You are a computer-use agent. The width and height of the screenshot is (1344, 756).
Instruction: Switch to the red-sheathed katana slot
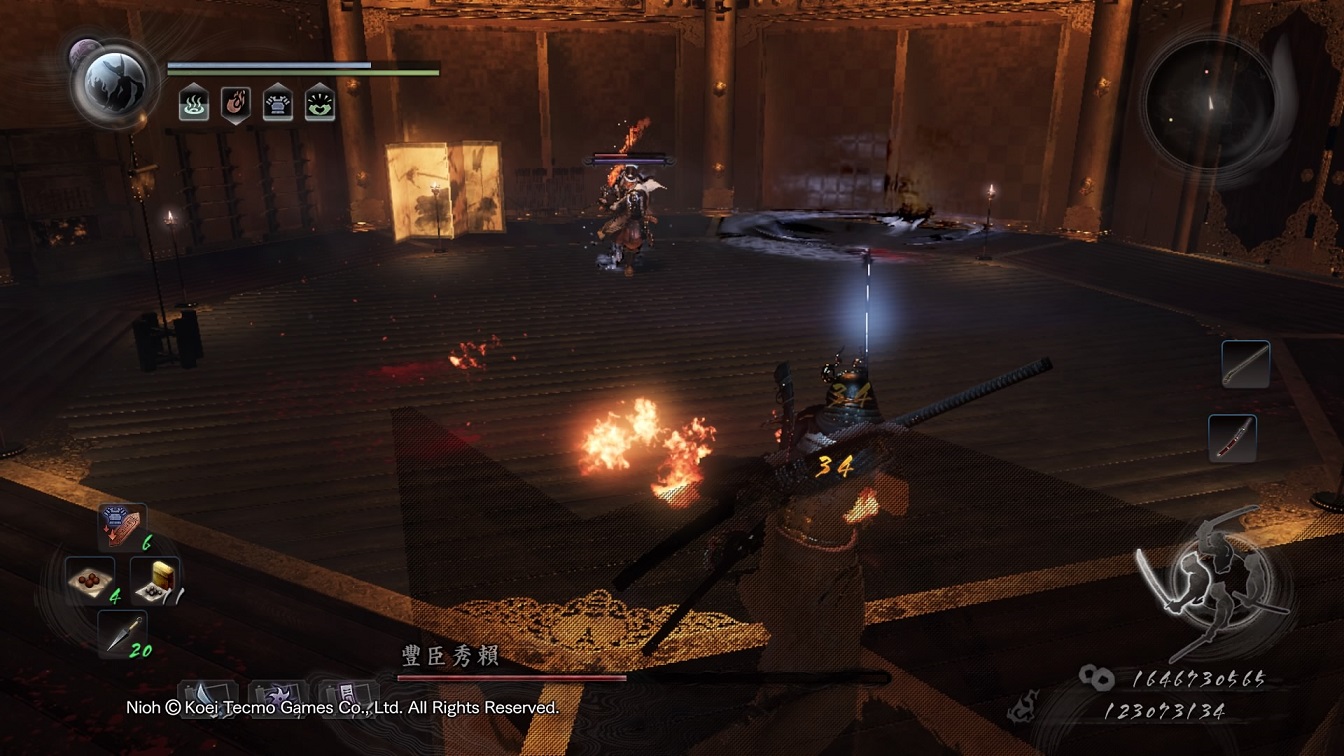point(1232,438)
